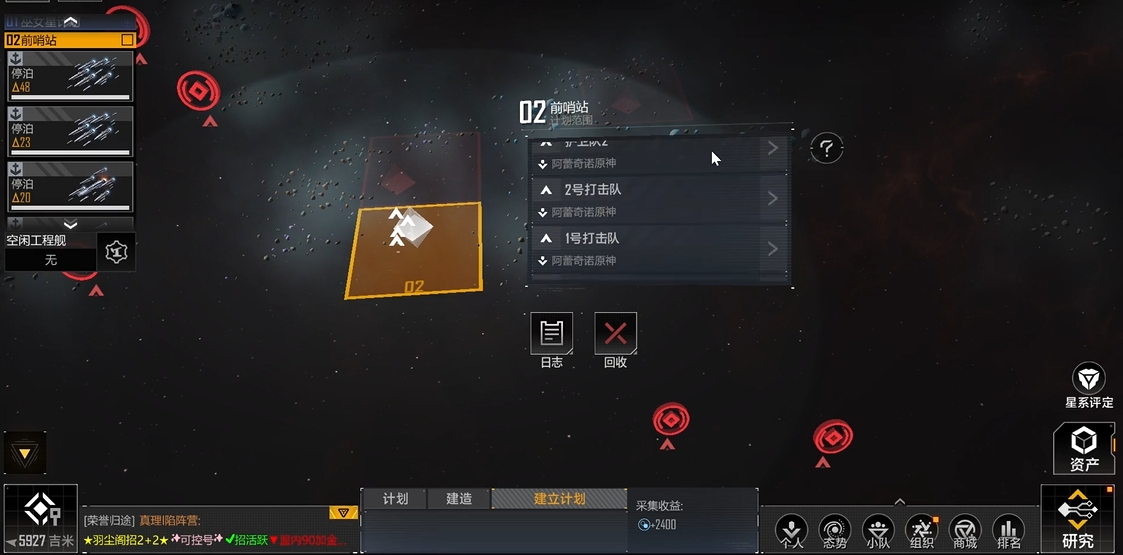The image size is (1123, 555).
Task: Select the 建立计划 tab
Action: pos(559,498)
